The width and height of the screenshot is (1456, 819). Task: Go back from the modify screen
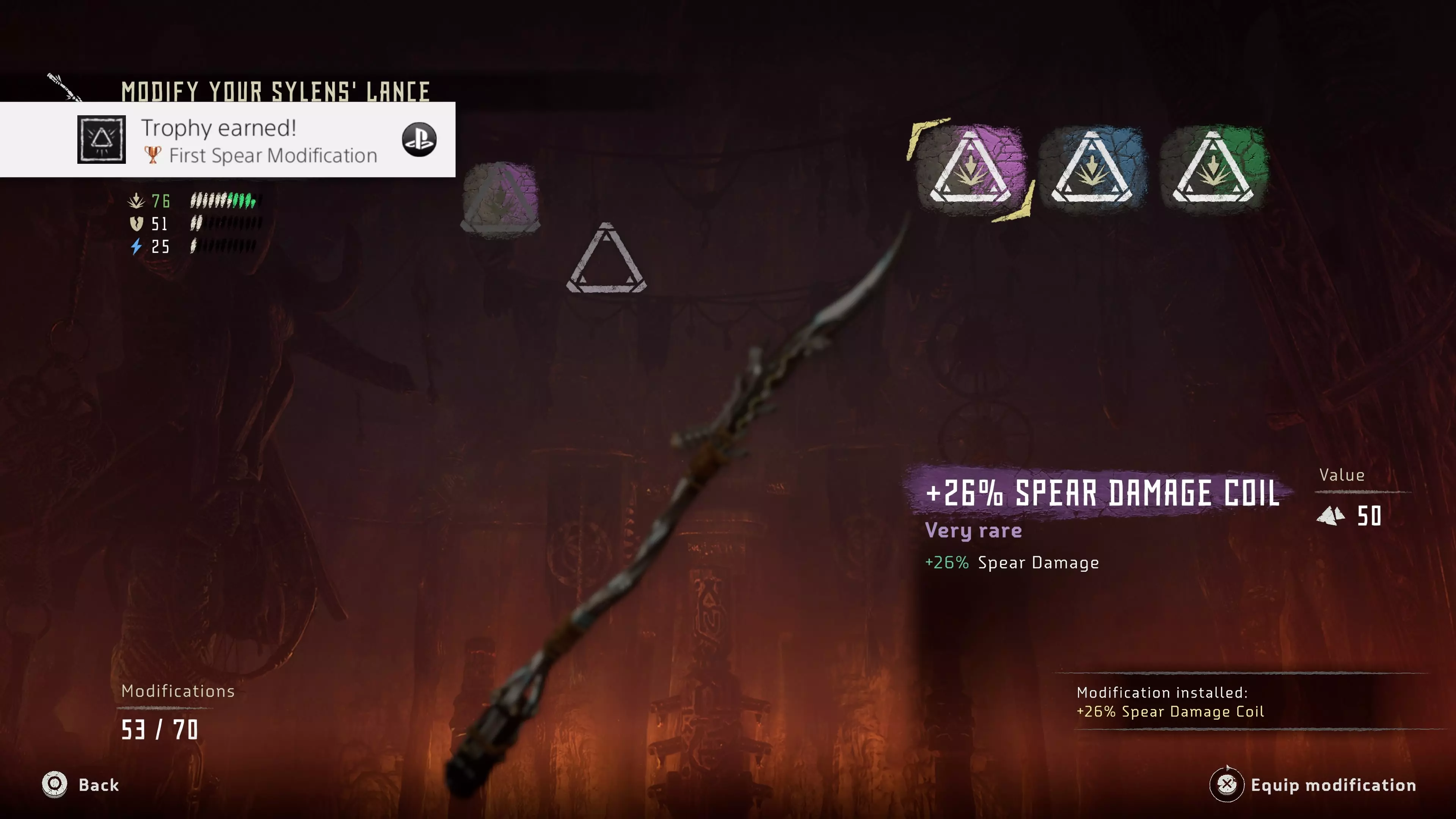pos(82,784)
